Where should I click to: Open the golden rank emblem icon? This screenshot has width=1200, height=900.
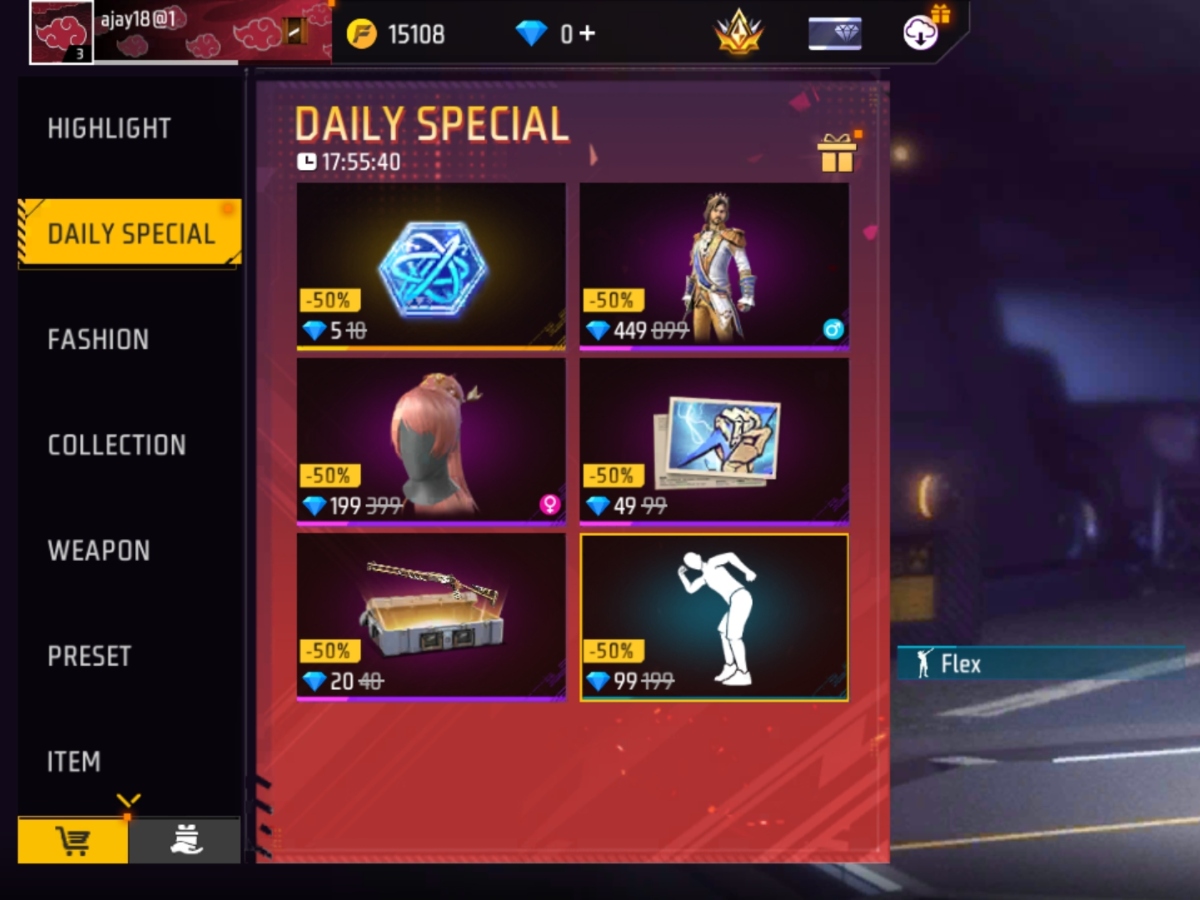click(739, 34)
